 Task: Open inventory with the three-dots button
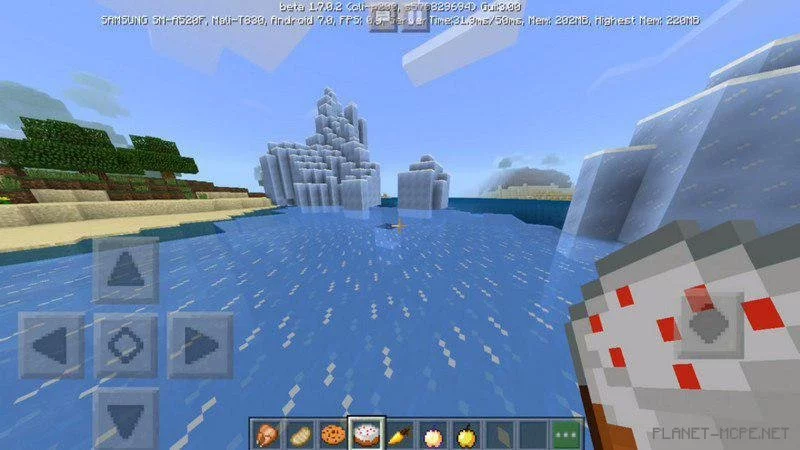point(566,434)
